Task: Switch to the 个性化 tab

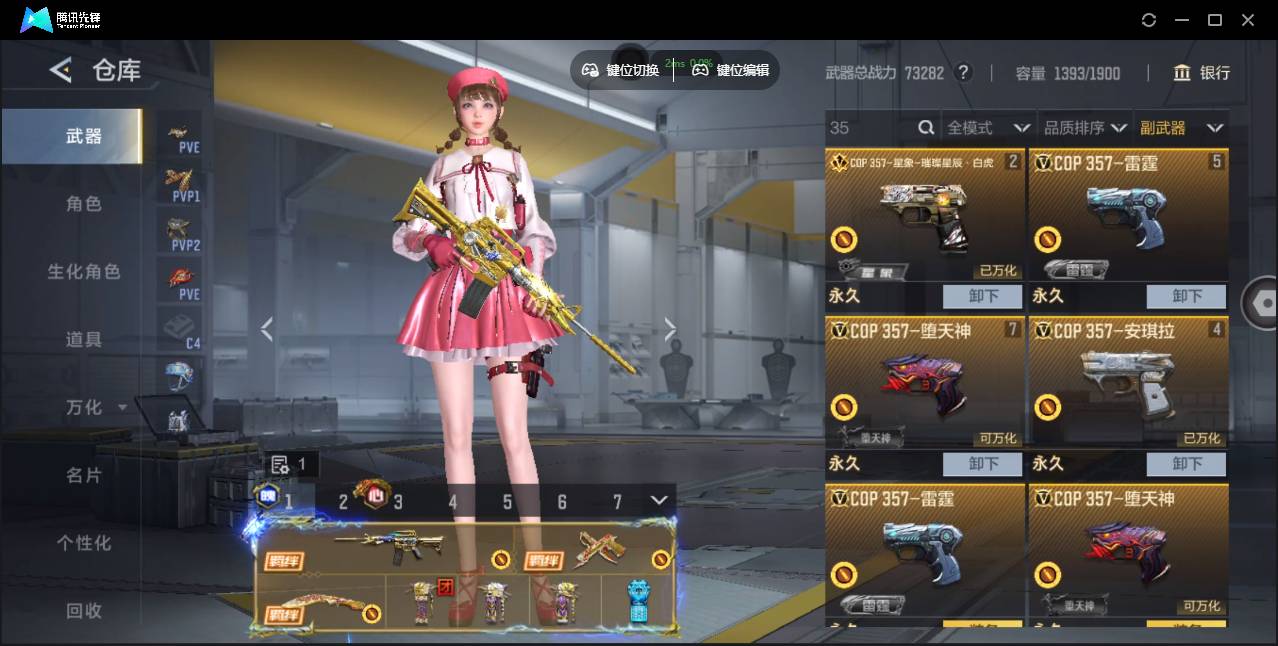Action: tap(84, 544)
